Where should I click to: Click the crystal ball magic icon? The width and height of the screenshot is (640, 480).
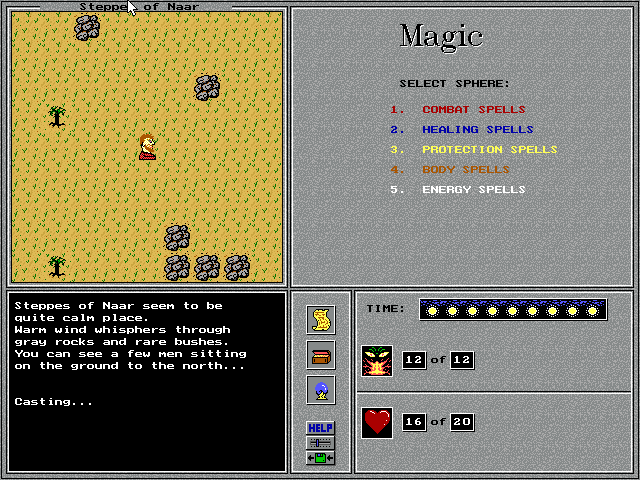click(321, 390)
